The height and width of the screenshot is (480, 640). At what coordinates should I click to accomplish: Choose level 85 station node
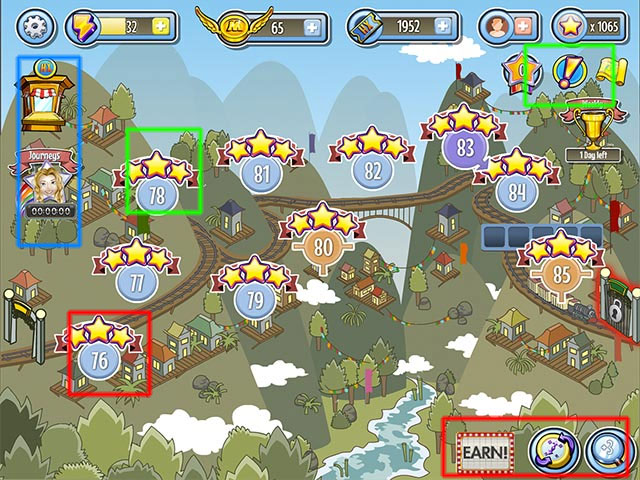pyautogui.click(x=561, y=271)
